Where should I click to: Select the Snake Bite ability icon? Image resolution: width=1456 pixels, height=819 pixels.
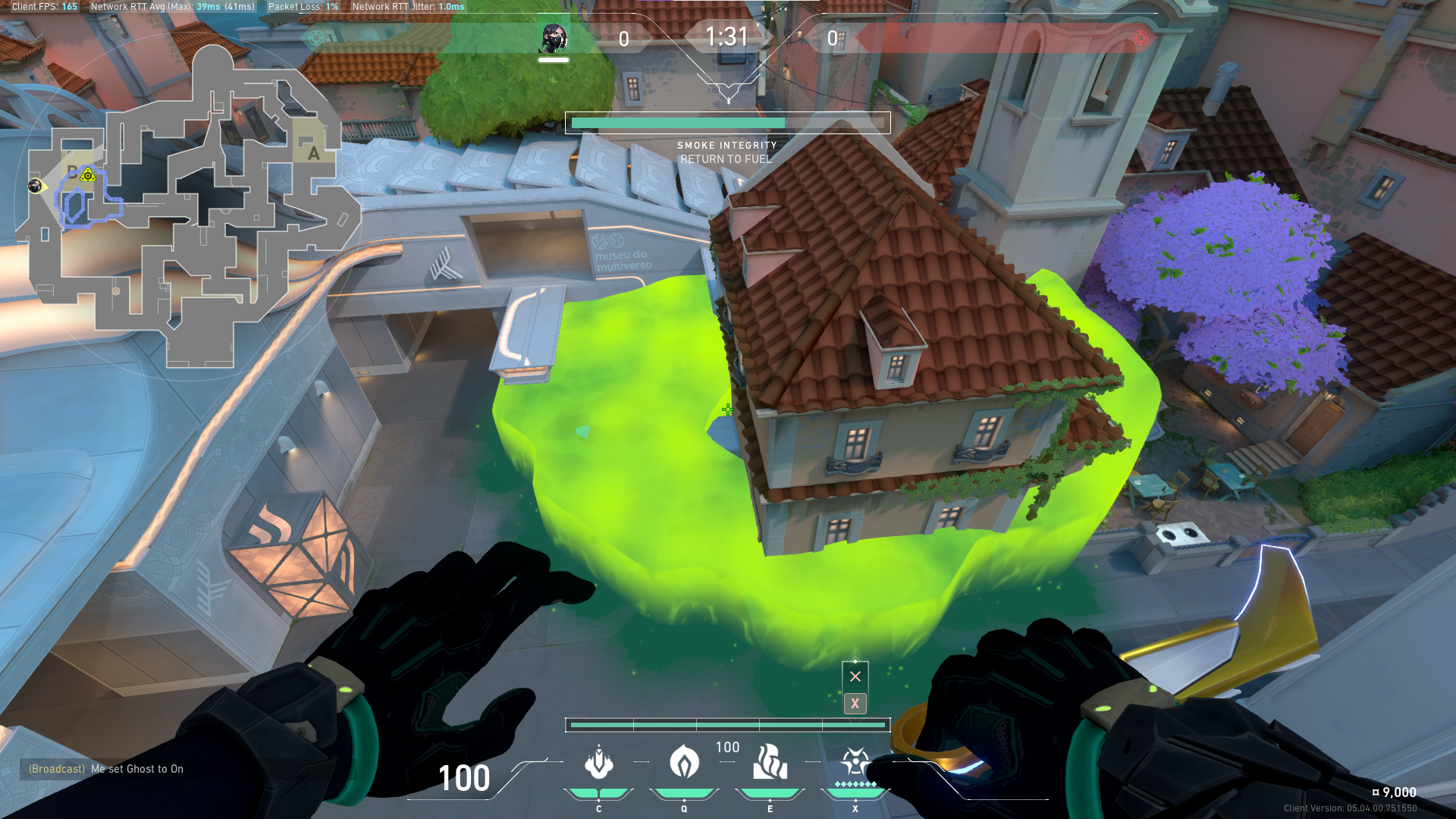(598, 763)
